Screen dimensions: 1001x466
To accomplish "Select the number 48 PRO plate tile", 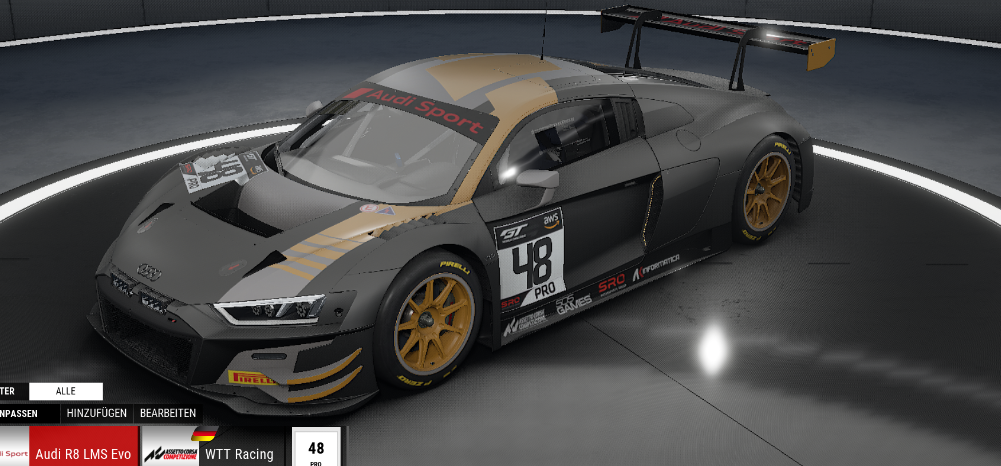I will click(316, 448).
